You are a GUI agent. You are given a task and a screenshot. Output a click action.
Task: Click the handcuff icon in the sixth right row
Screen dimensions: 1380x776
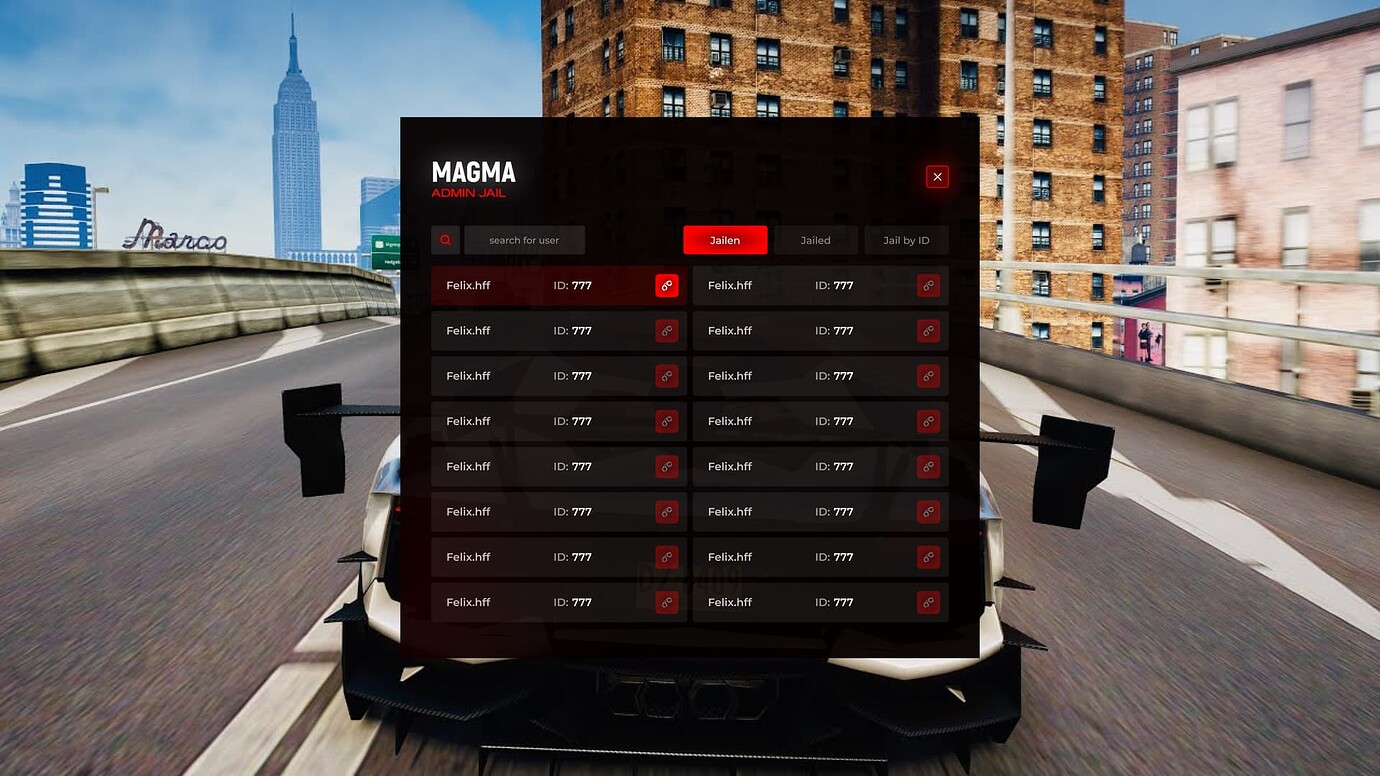(x=929, y=511)
